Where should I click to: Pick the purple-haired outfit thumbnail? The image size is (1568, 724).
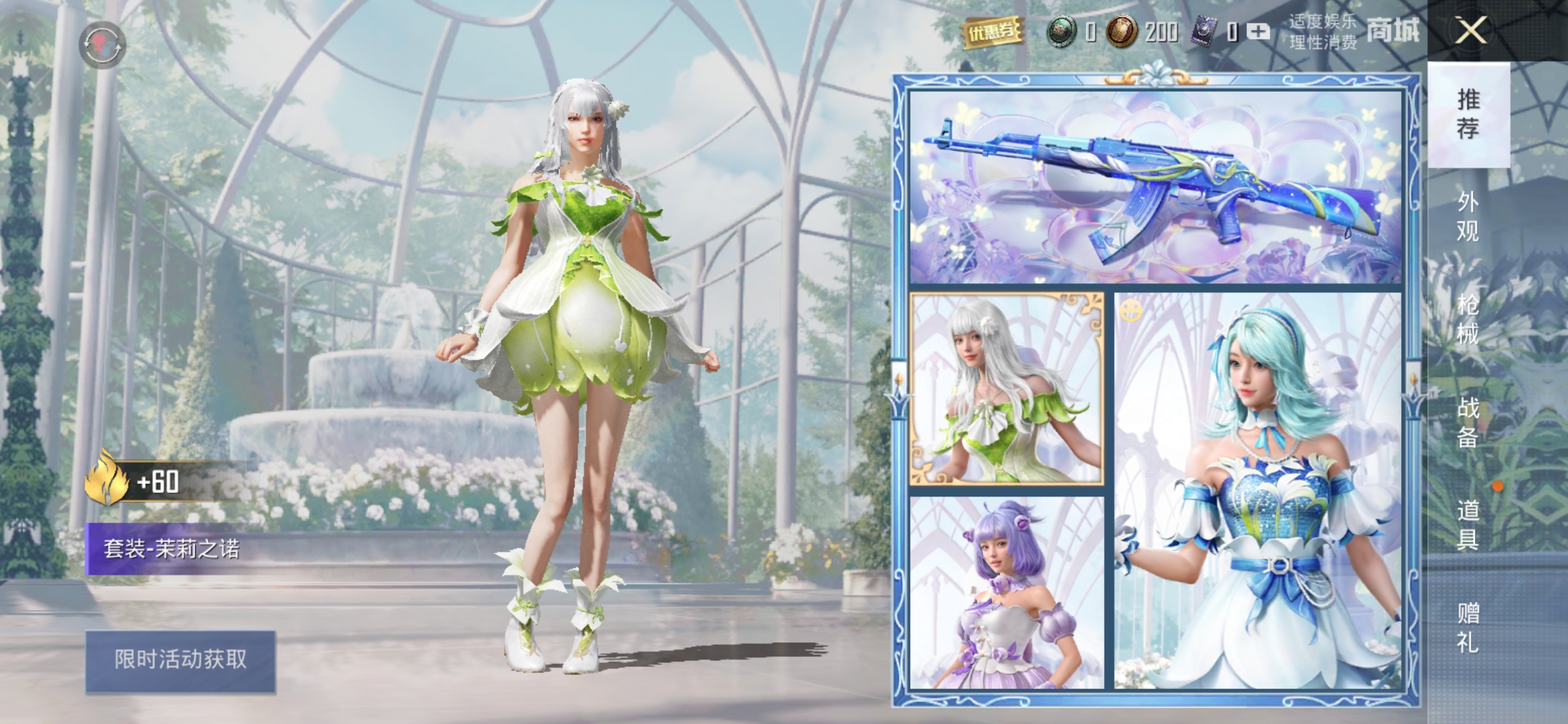pos(1006,593)
